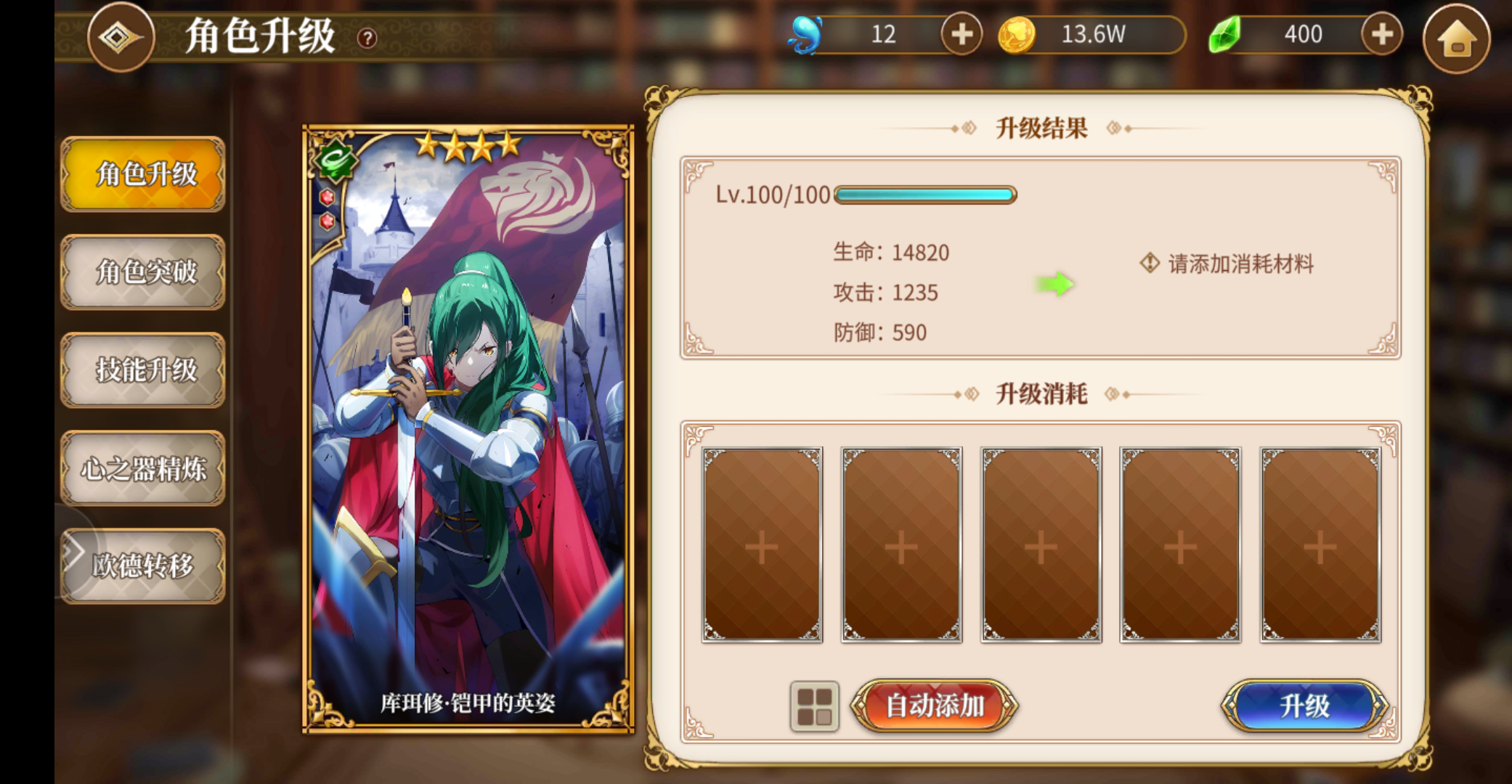
Task: Click the green gem currency icon
Action: point(1227,34)
